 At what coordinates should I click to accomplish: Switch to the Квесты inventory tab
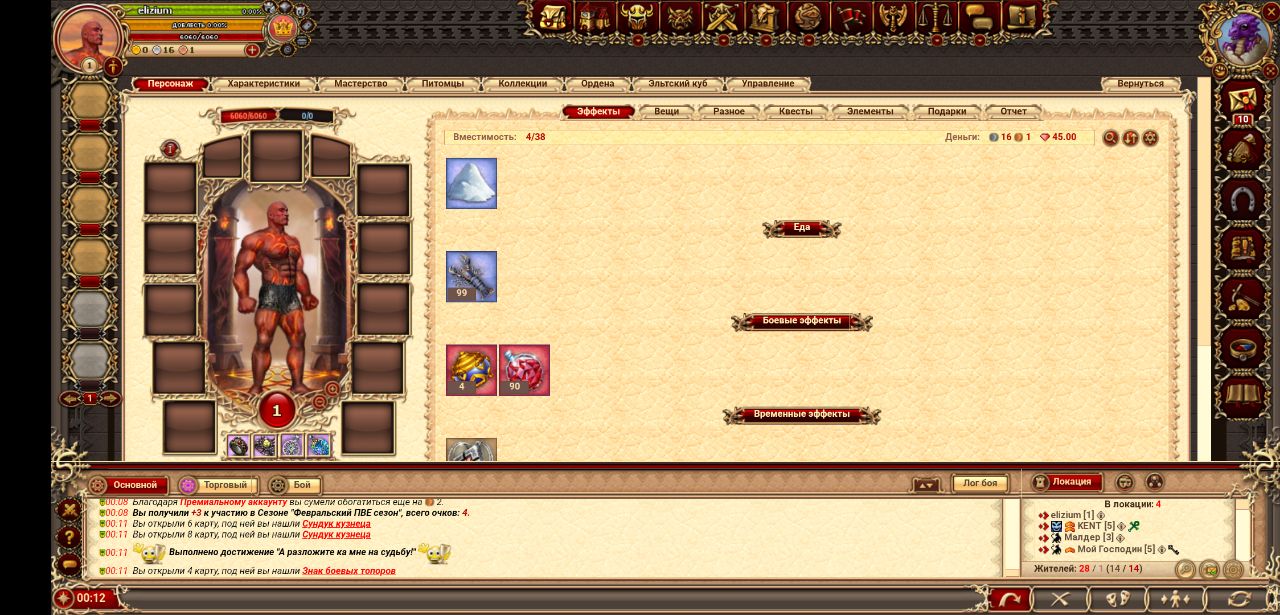pos(796,111)
